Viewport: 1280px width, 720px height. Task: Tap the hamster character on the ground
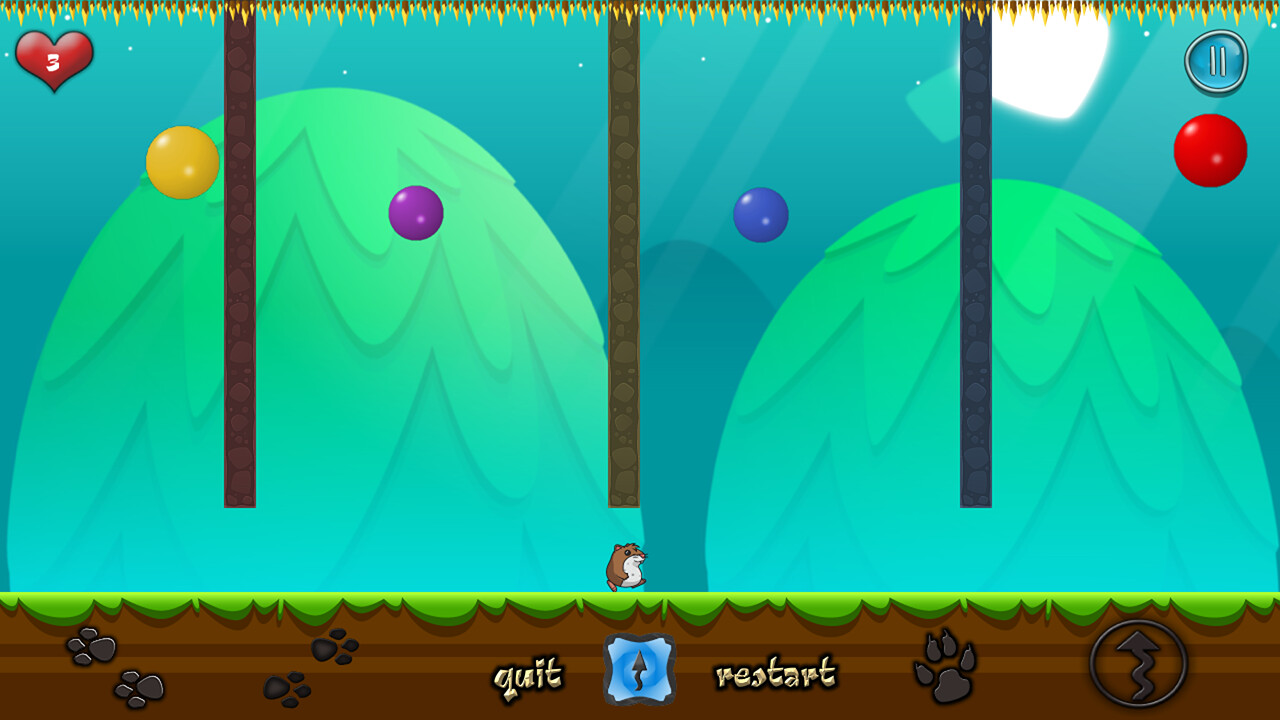624,566
